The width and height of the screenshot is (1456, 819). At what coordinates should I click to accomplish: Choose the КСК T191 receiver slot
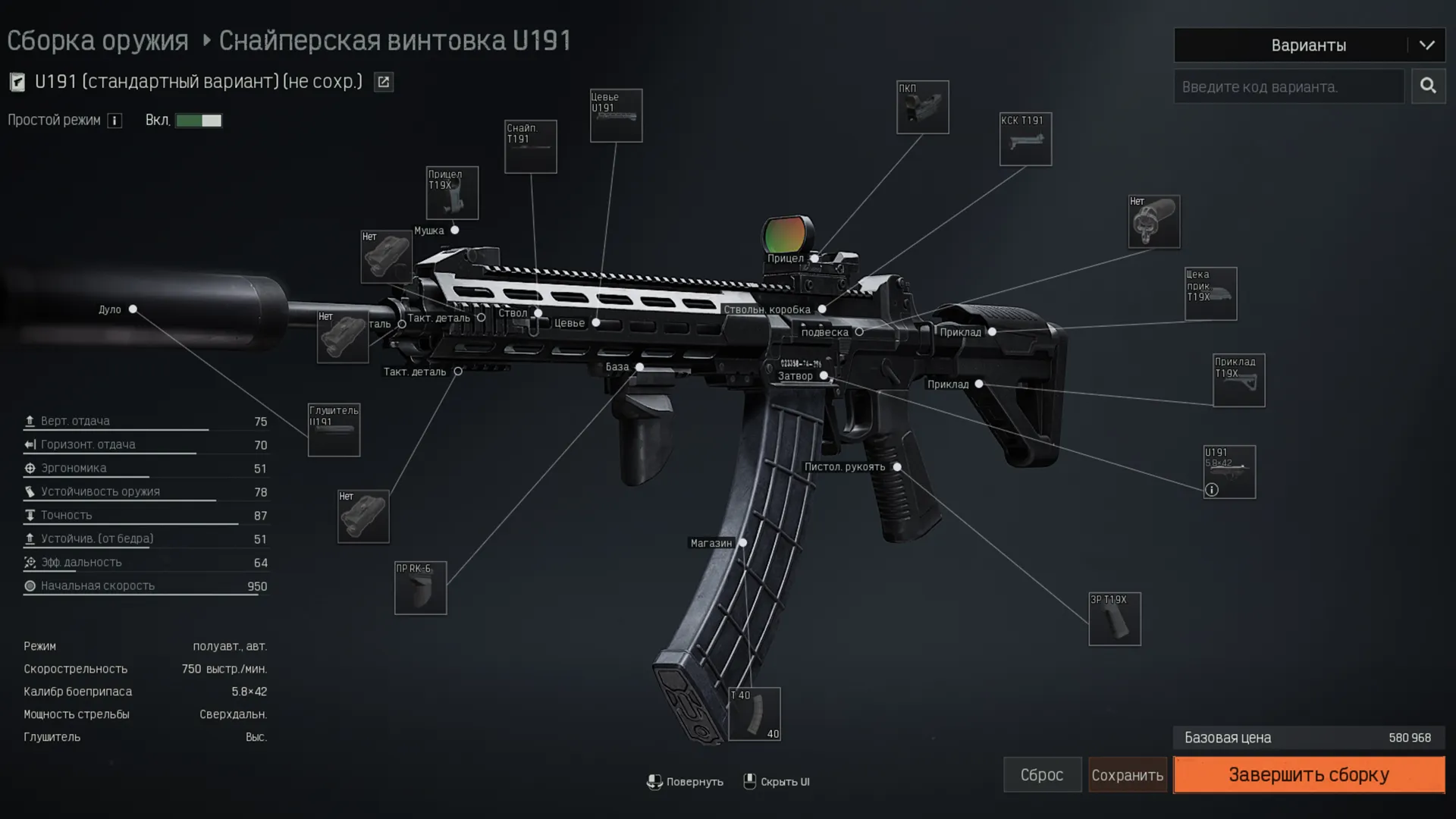click(1025, 139)
